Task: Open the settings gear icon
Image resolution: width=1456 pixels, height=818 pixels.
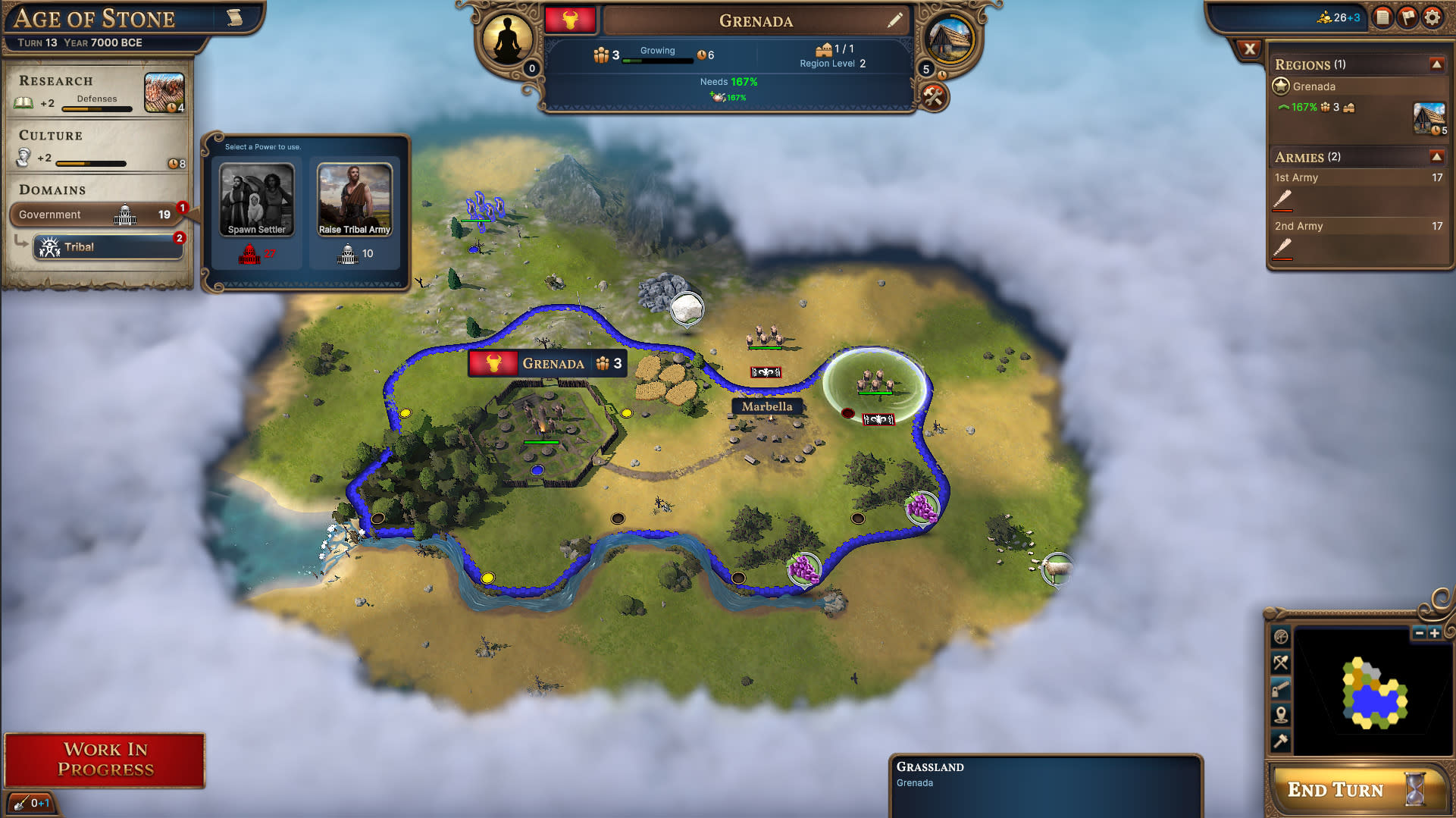Action: pos(1433,17)
